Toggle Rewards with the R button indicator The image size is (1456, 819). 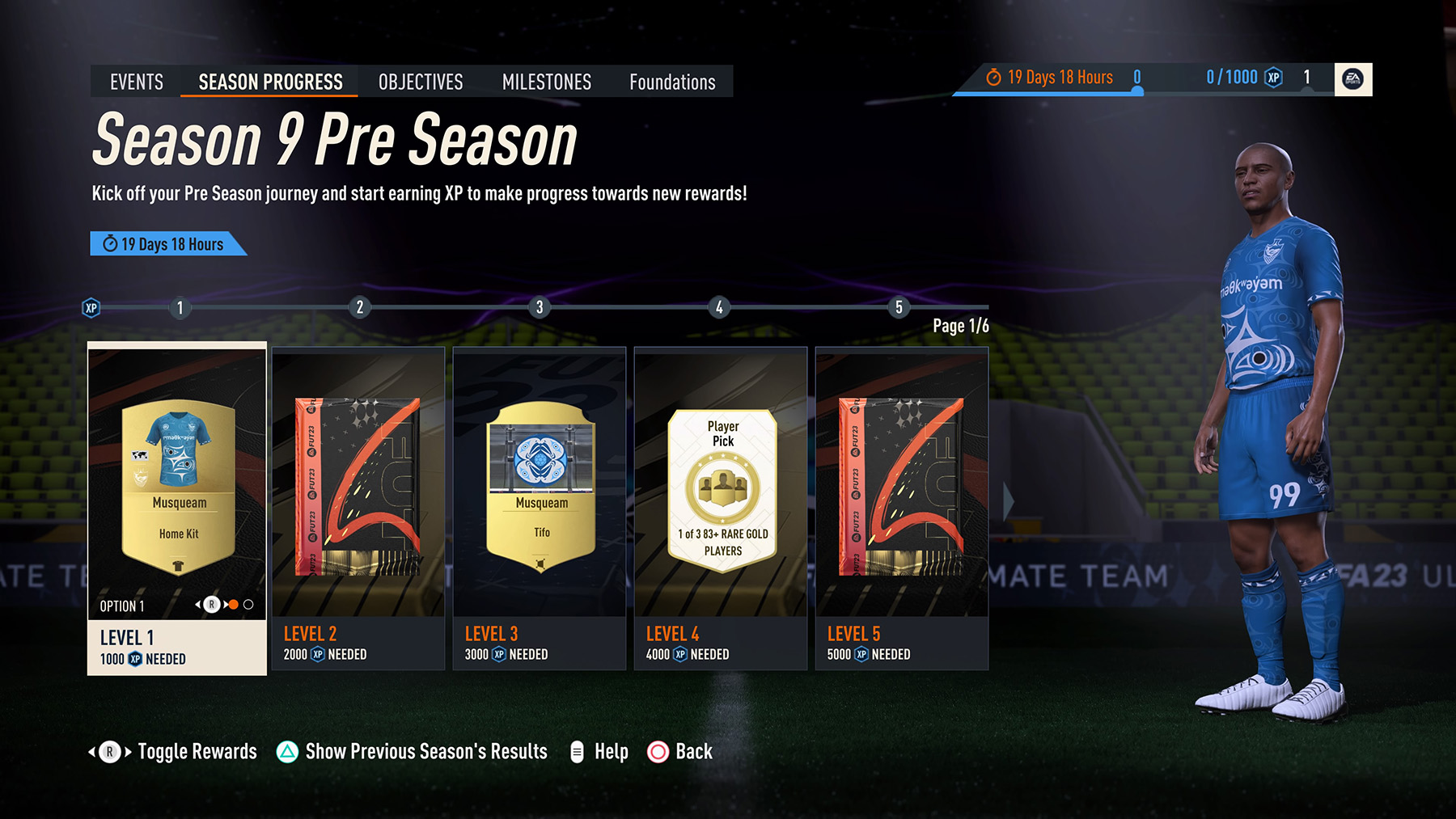(x=212, y=603)
